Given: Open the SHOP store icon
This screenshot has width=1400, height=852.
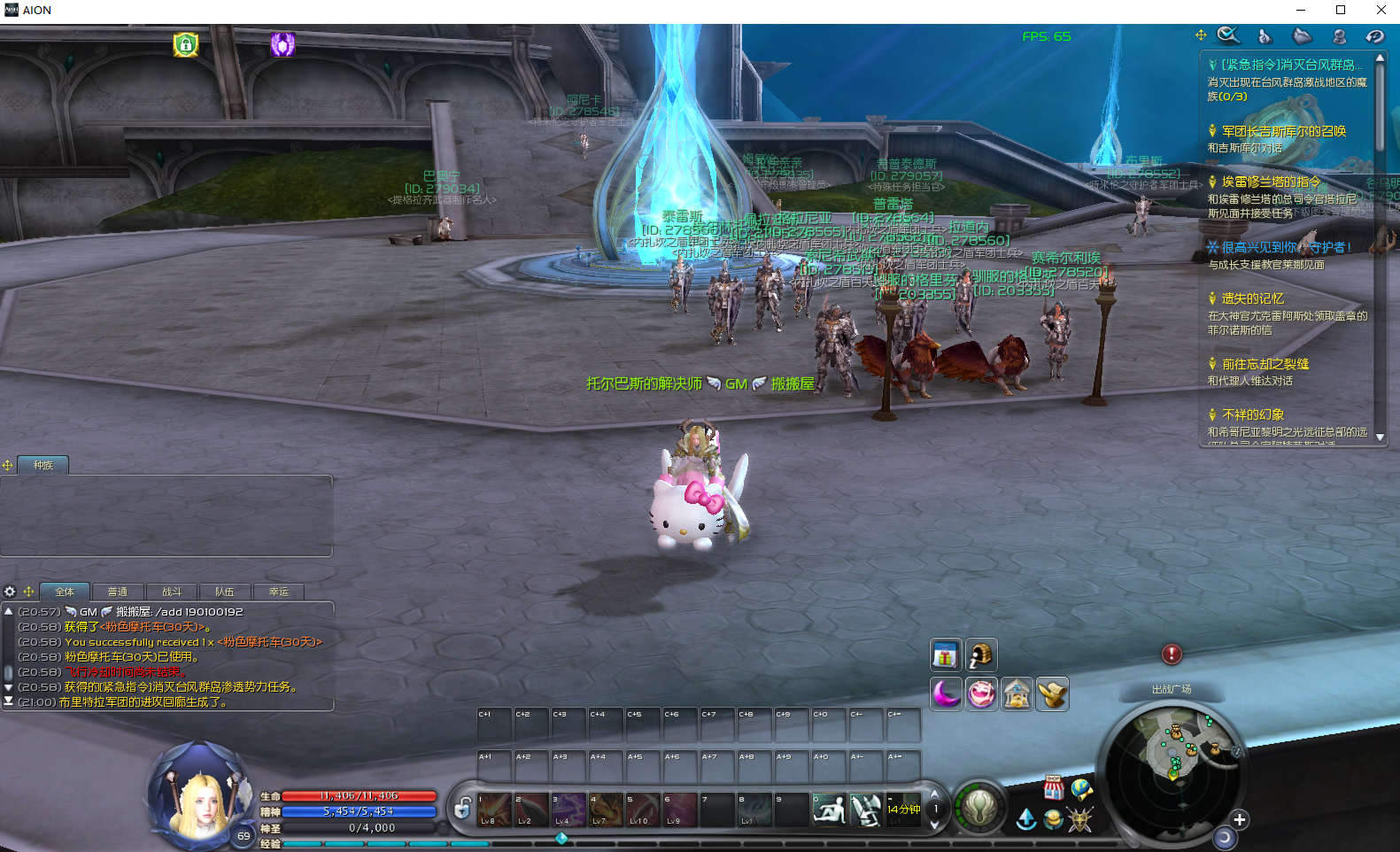Looking at the screenshot, I should click(1053, 787).
